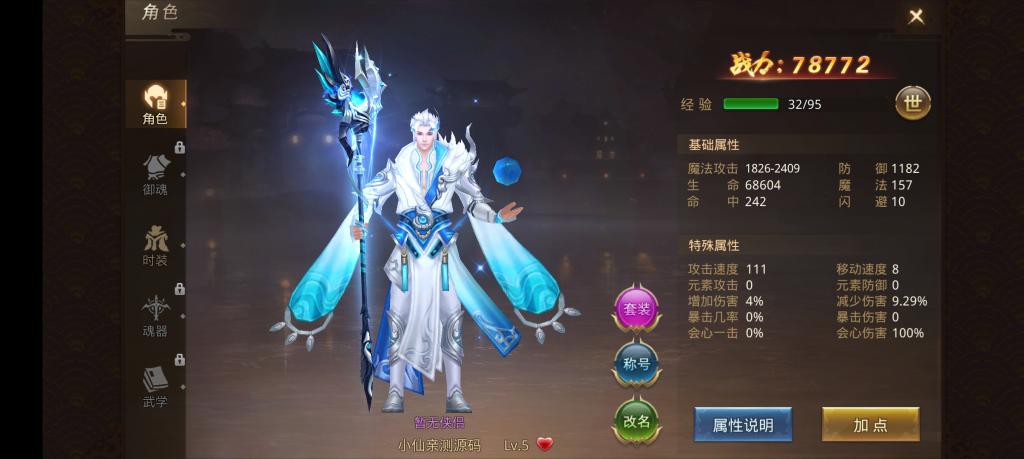Click the 加点 add points button

pyautogui.click(x=870, y=425)
